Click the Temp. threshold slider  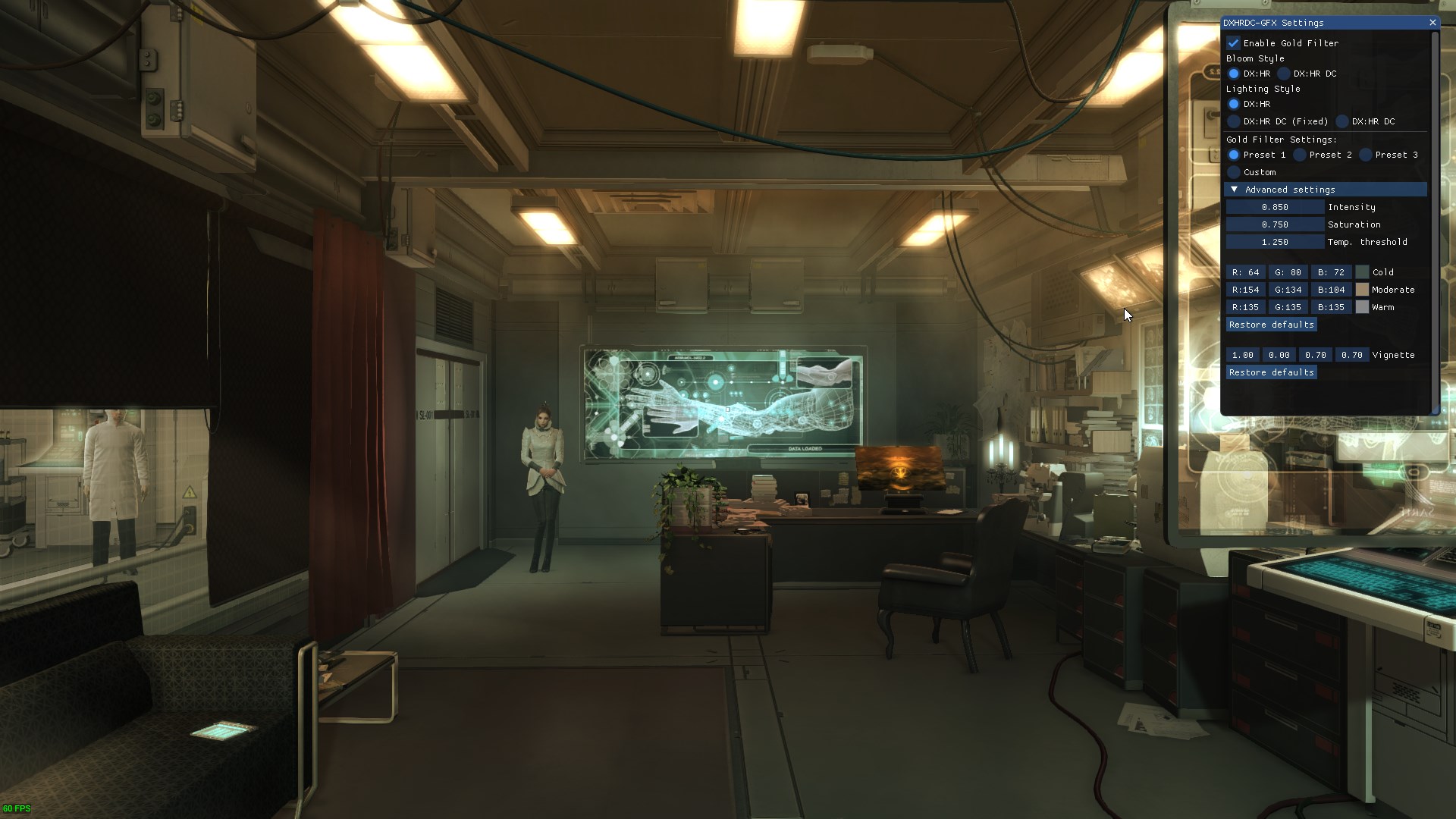(1275, 242)
